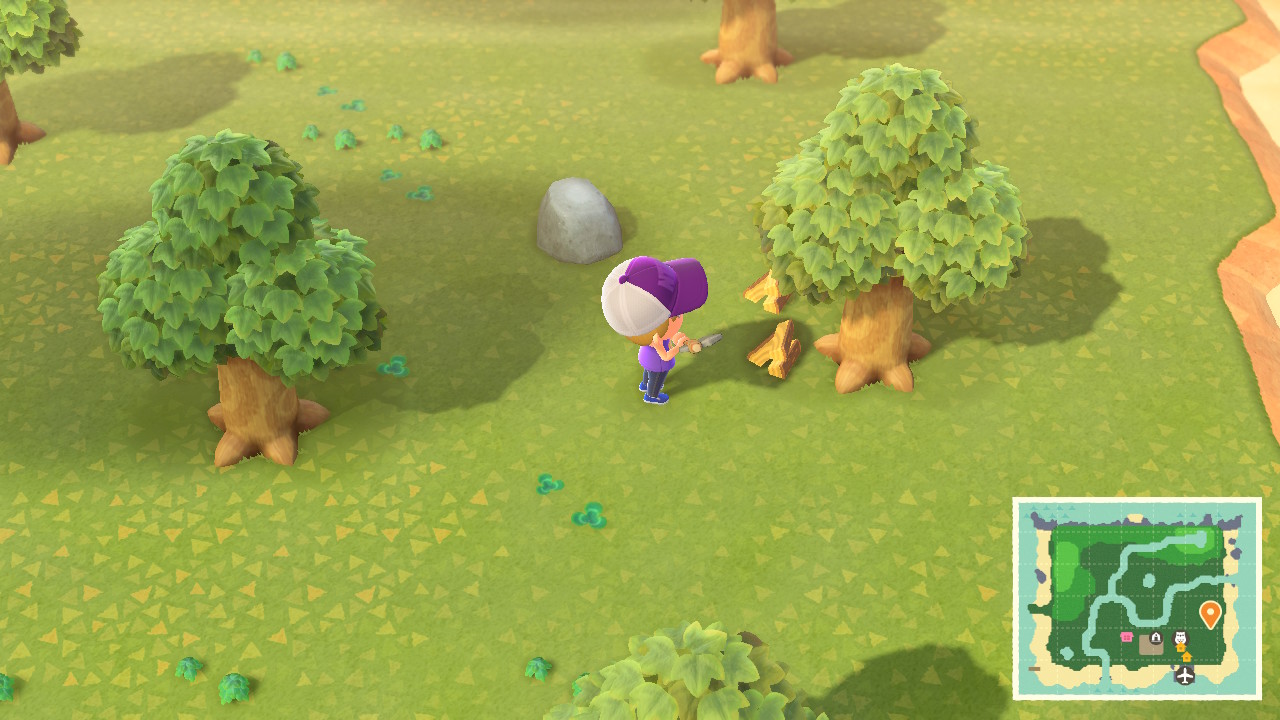Click the lower yellow tent icon on minimap
The height and width of the screenshot is (720, 1280).
1186,657
